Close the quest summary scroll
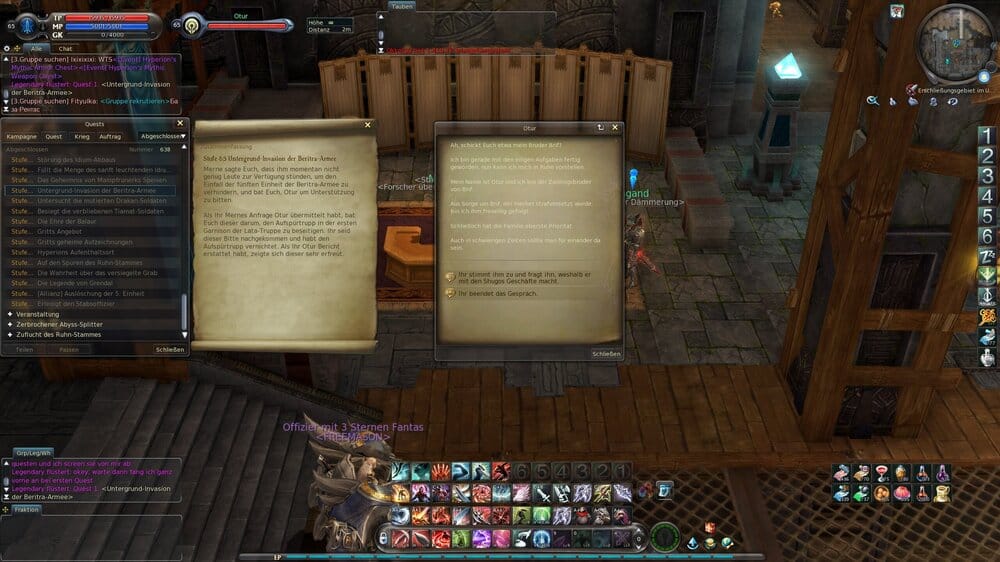The width and height of the screenshot is (1000, 562). [x=367, y=125]
